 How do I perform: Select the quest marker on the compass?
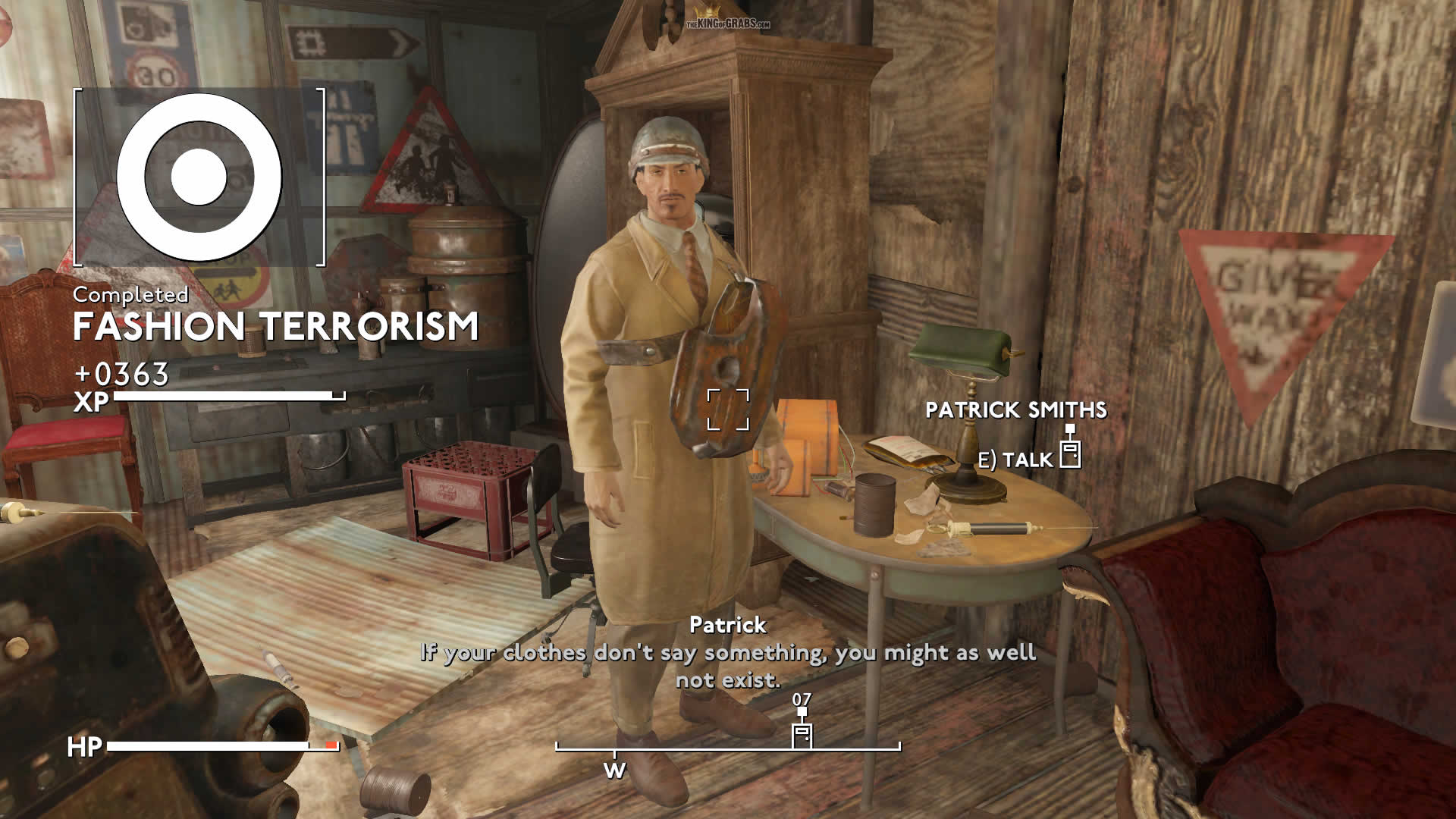tap(802, 733)
